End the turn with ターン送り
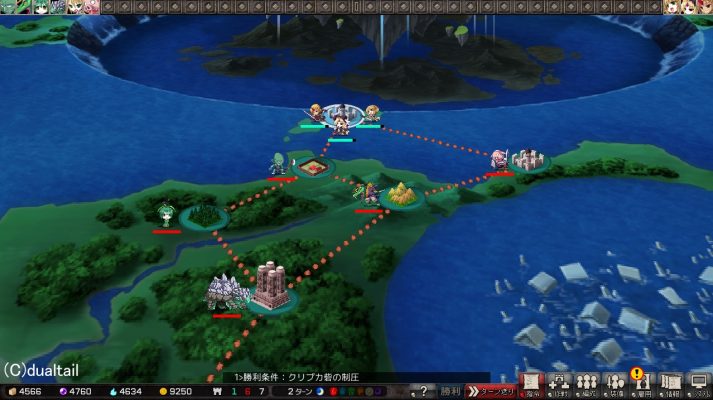Image resolution: width=713 pixels, height=400 pixels. [491, 390]
